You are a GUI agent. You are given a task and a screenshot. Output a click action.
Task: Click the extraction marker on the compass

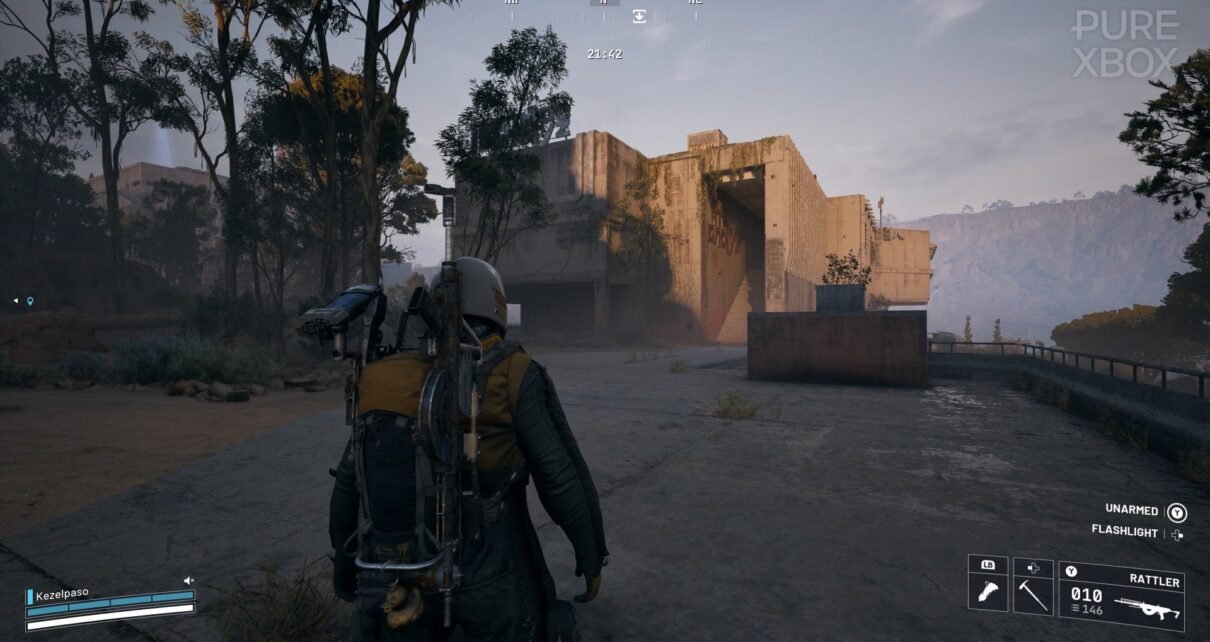click(x=639, y=16)
